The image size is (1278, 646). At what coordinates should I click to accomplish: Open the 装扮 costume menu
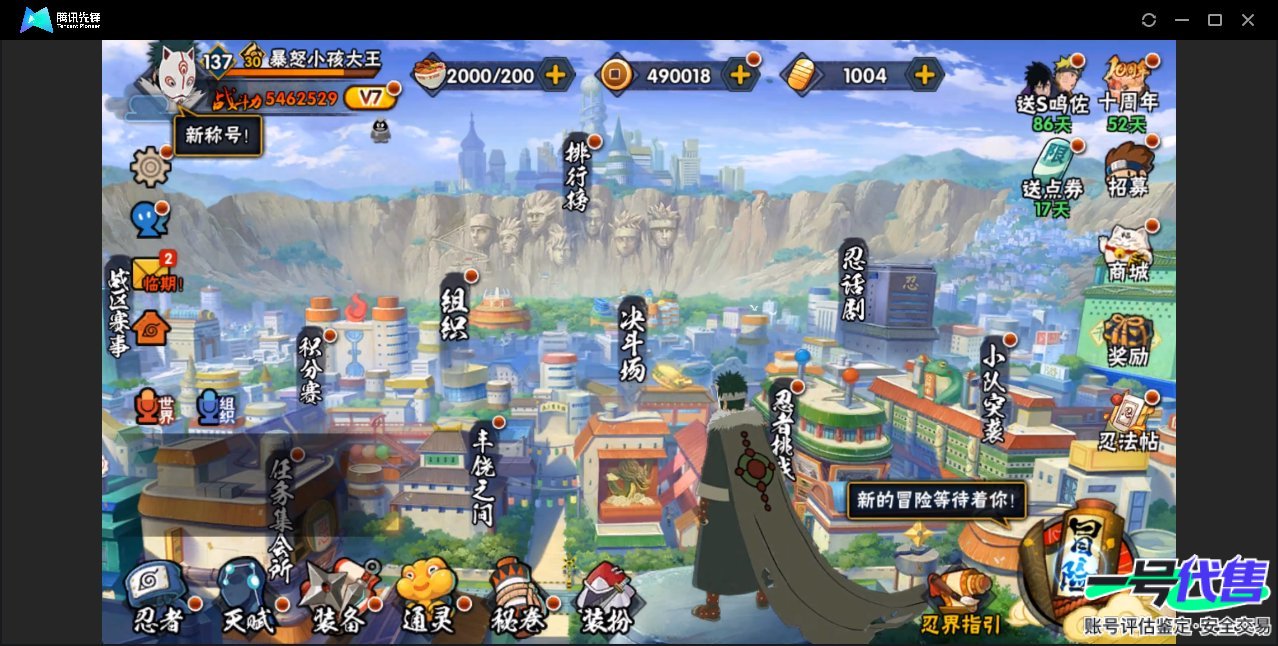pyautogui.click(x=606, y=598)
